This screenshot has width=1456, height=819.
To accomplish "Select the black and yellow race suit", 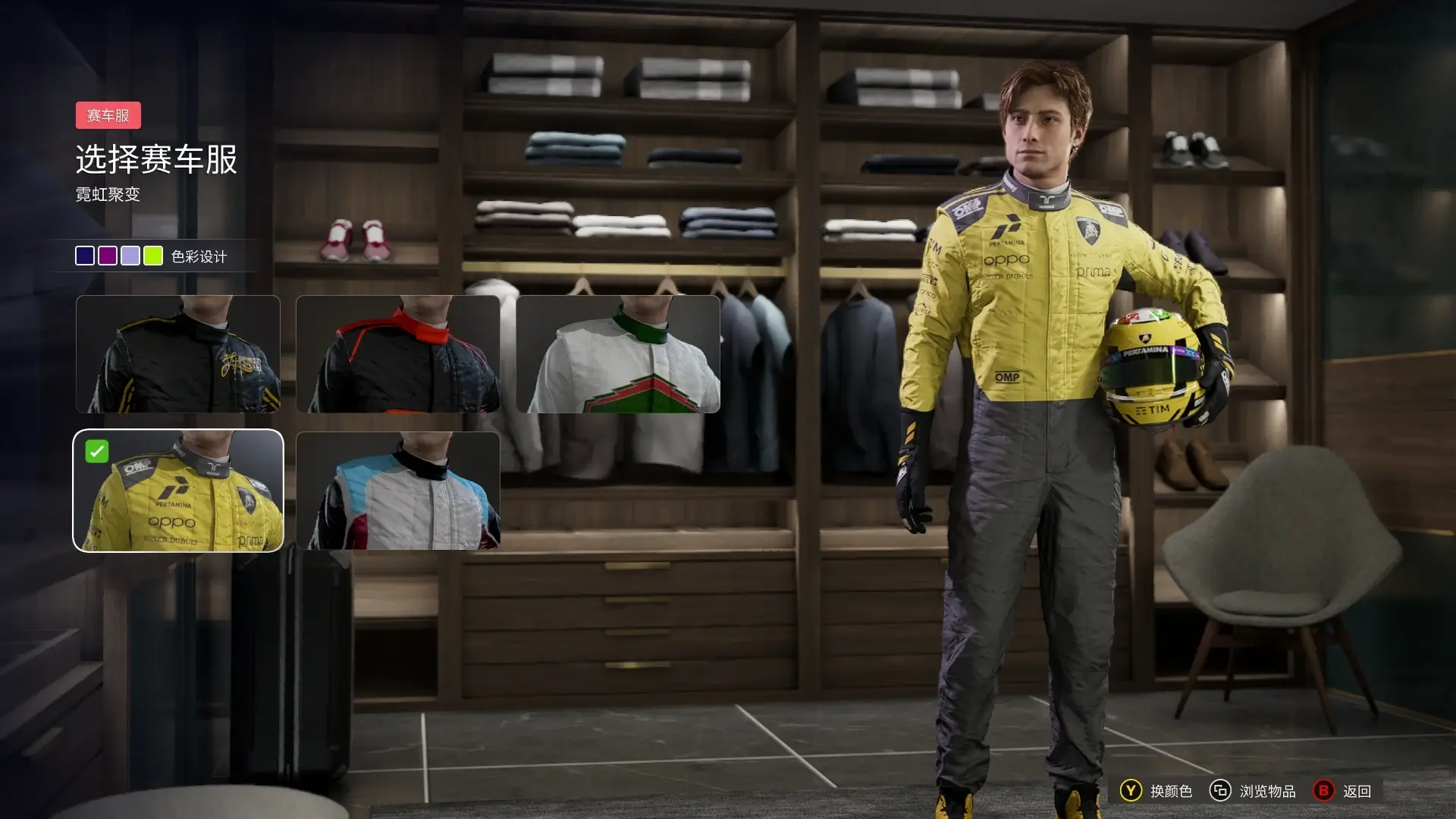I will click(x=178, y=354).
